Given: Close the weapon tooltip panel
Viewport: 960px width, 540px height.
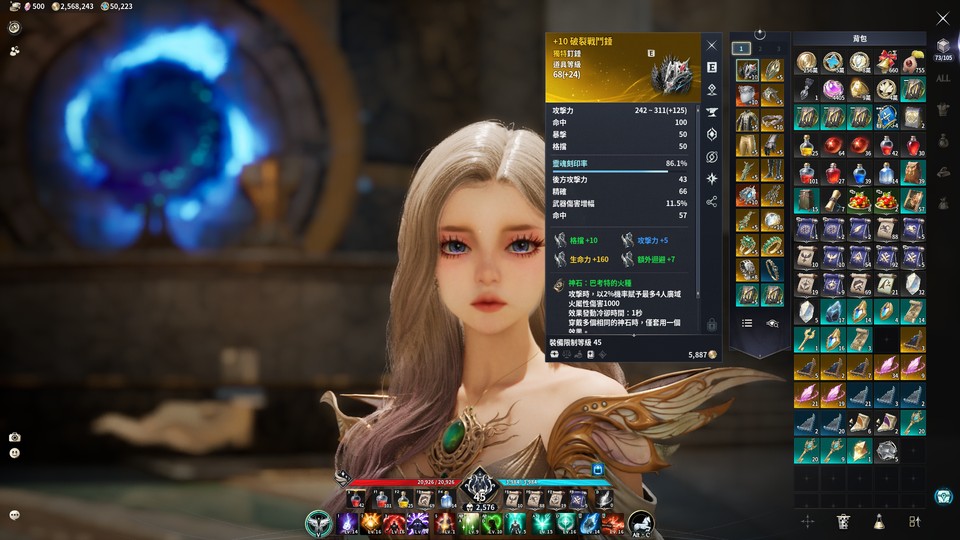Looking at the screenshot, I should 712,45.
